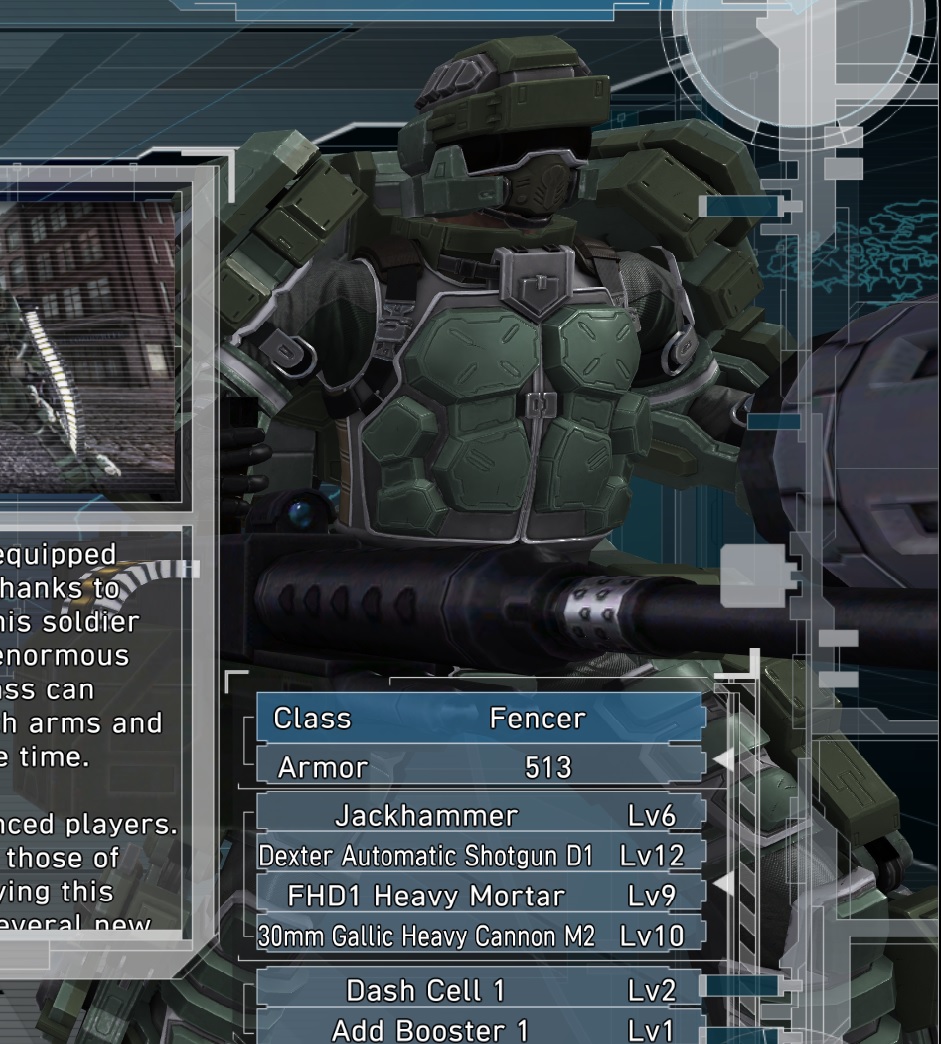Choose the Dash Cell 1 equipment slot
Image resolution: width=941 pixels, height=1044 pixels.
click(480, 990)
